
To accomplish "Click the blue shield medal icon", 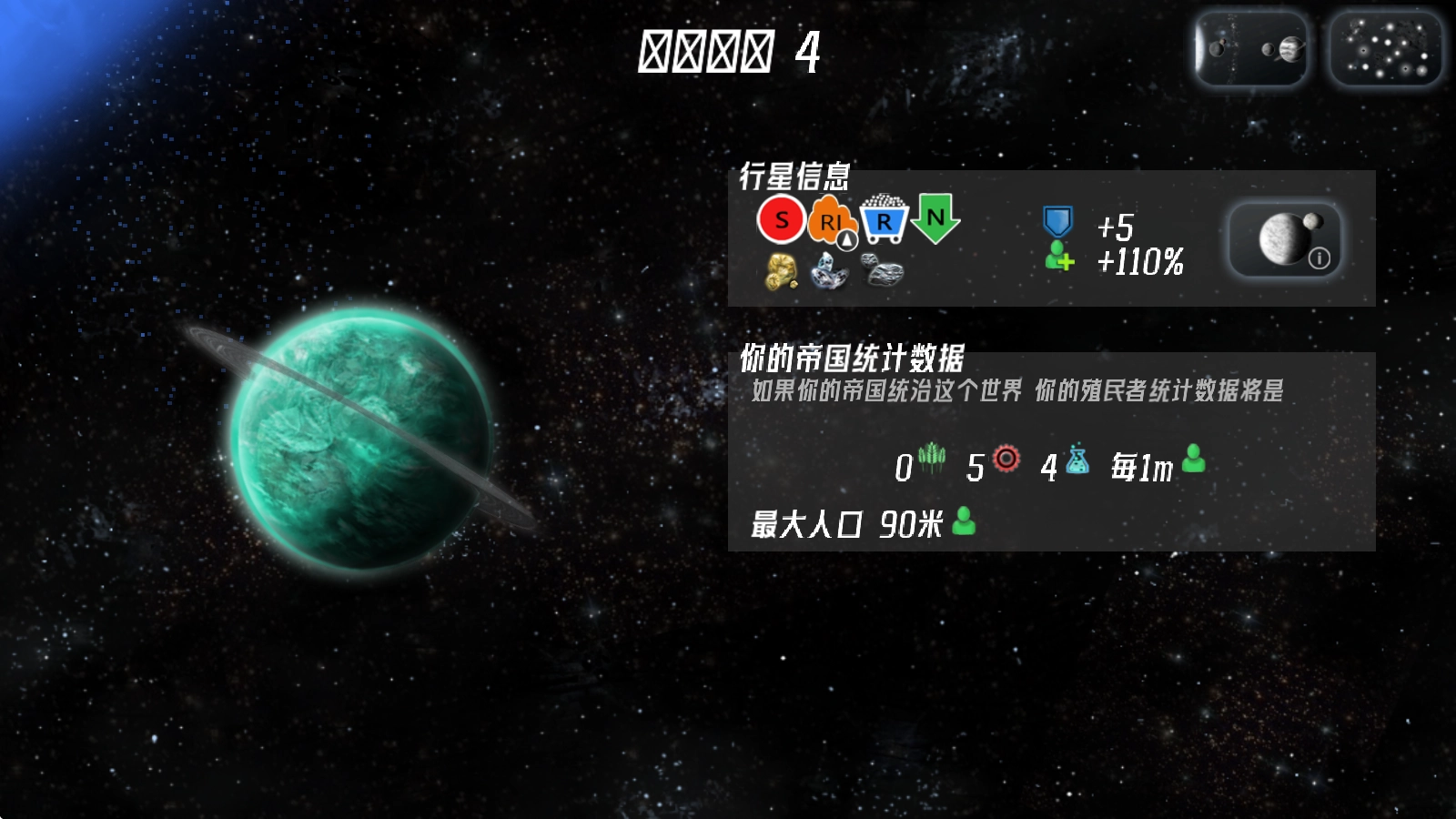I will [1058, 218].
